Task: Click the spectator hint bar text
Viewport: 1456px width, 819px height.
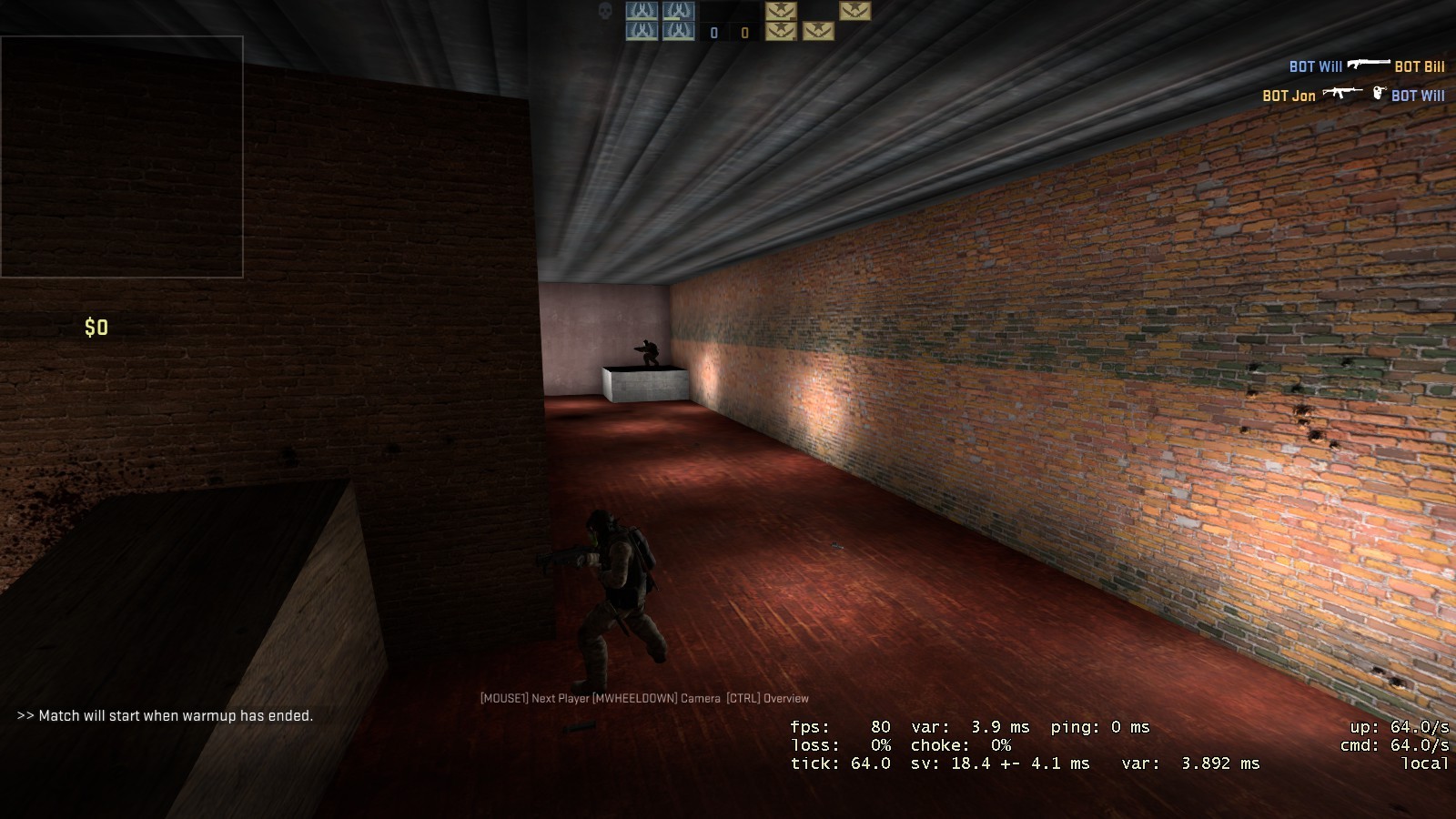Action: point(643,700)
